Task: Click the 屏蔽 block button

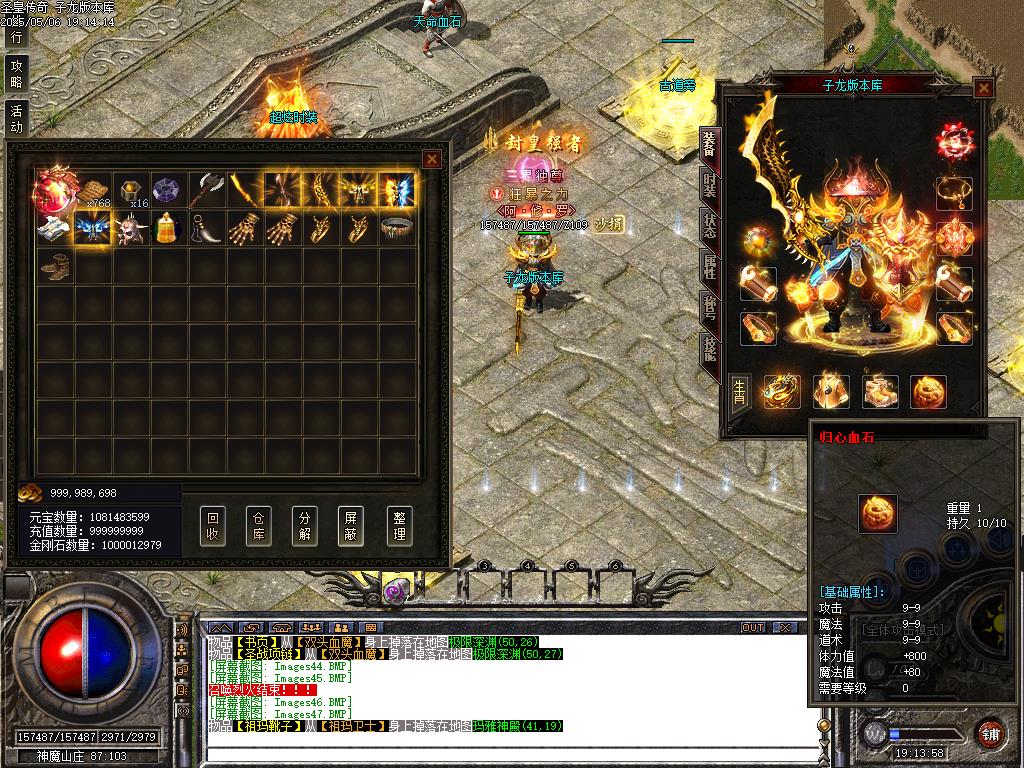Action: pos(352,525)
